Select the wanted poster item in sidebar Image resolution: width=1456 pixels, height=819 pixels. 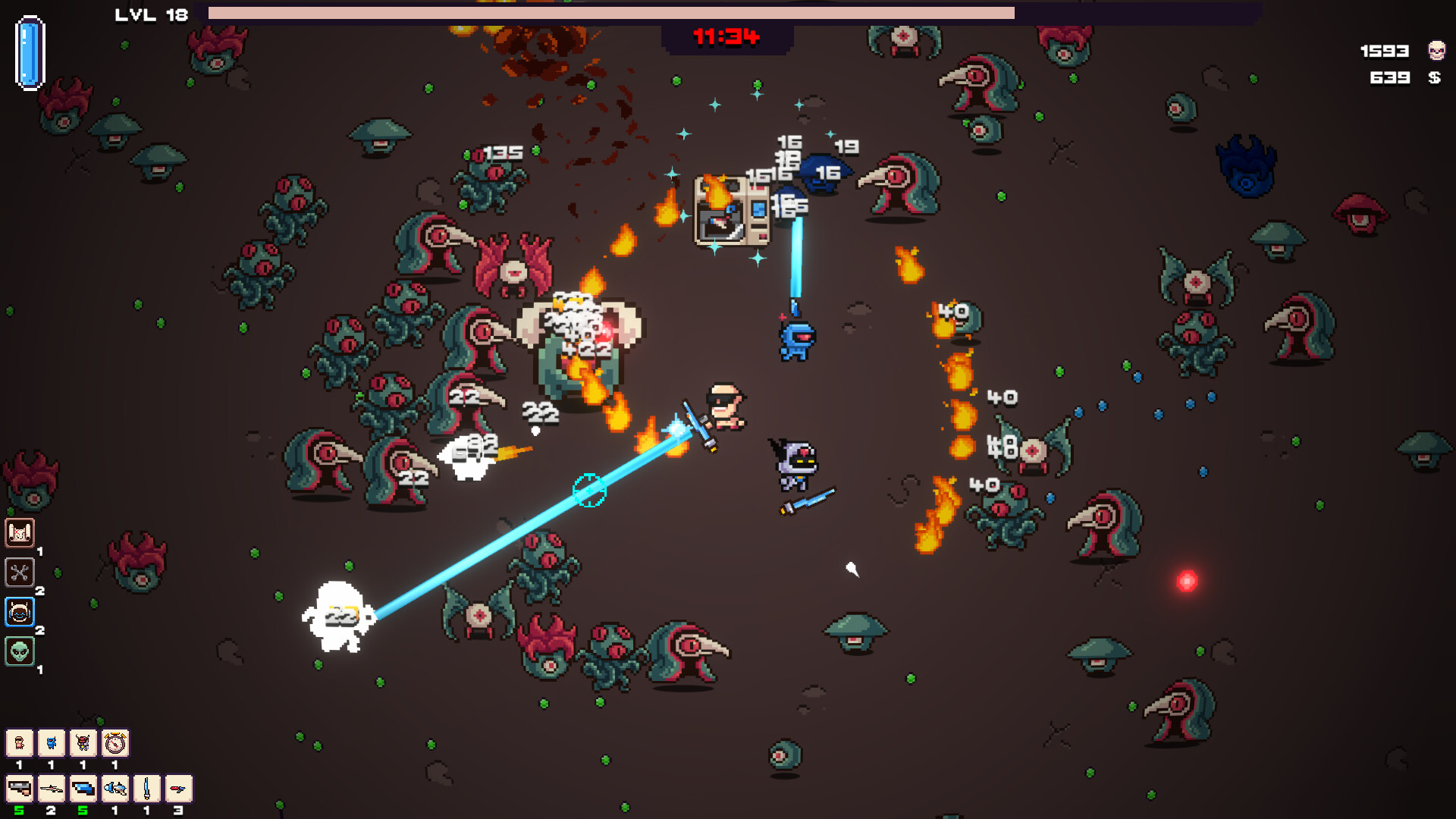point(20,533)
